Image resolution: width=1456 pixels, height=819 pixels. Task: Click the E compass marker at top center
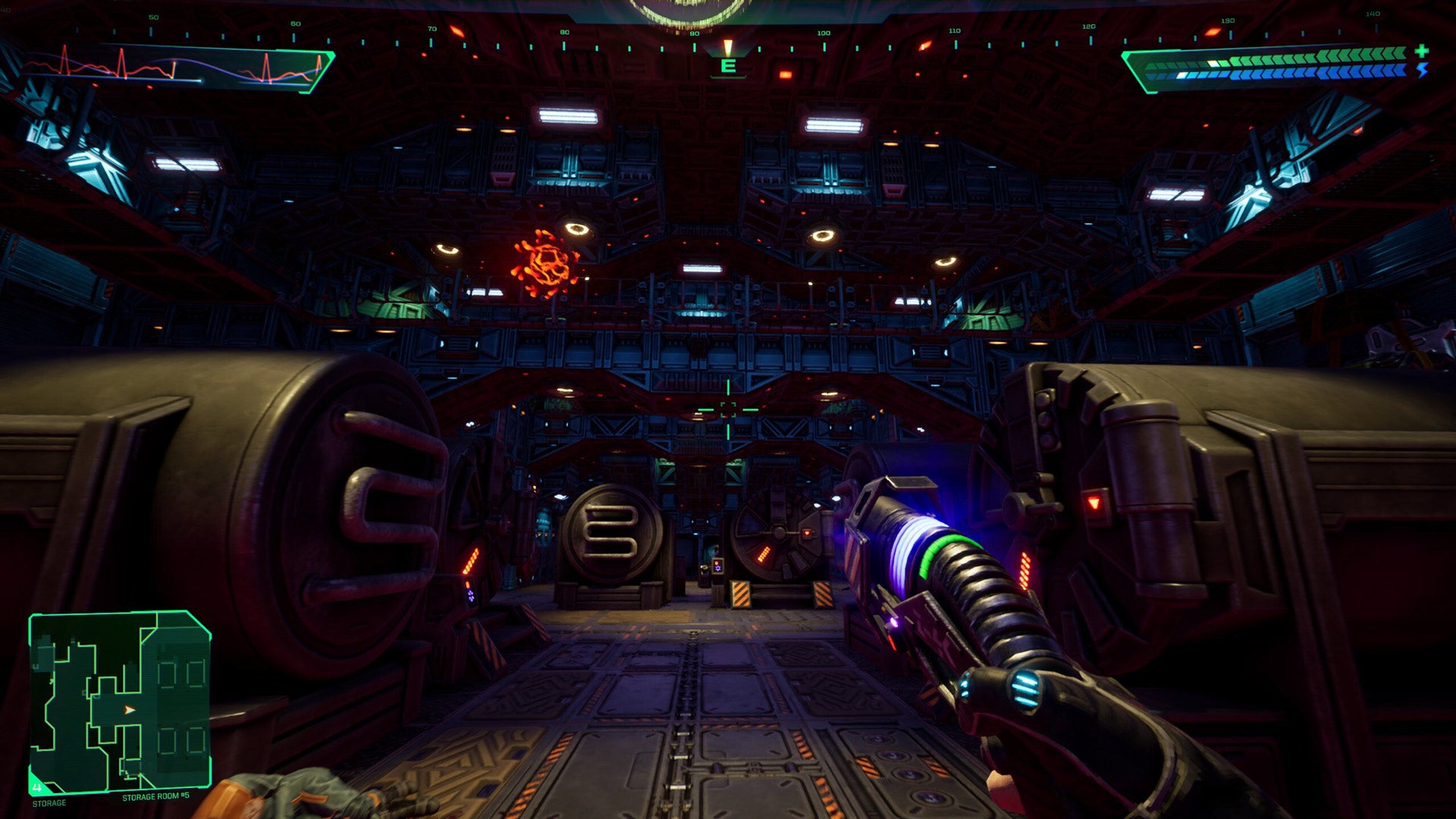pyautogui.click(x=728, y=67)
